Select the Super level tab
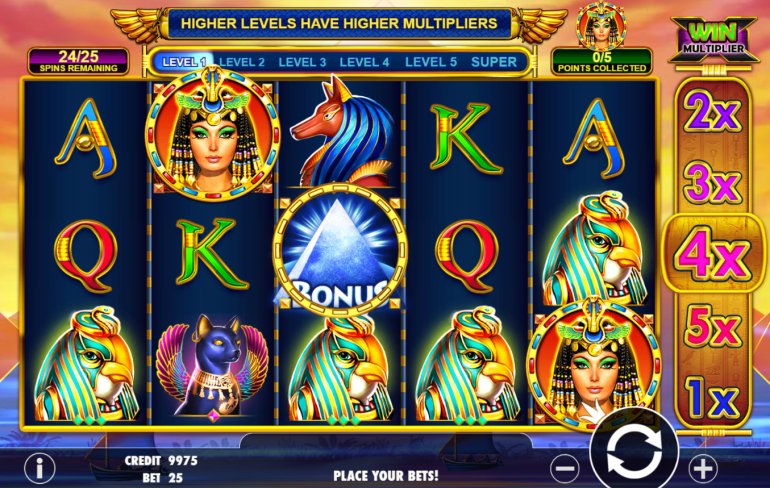 coord(494,62)
